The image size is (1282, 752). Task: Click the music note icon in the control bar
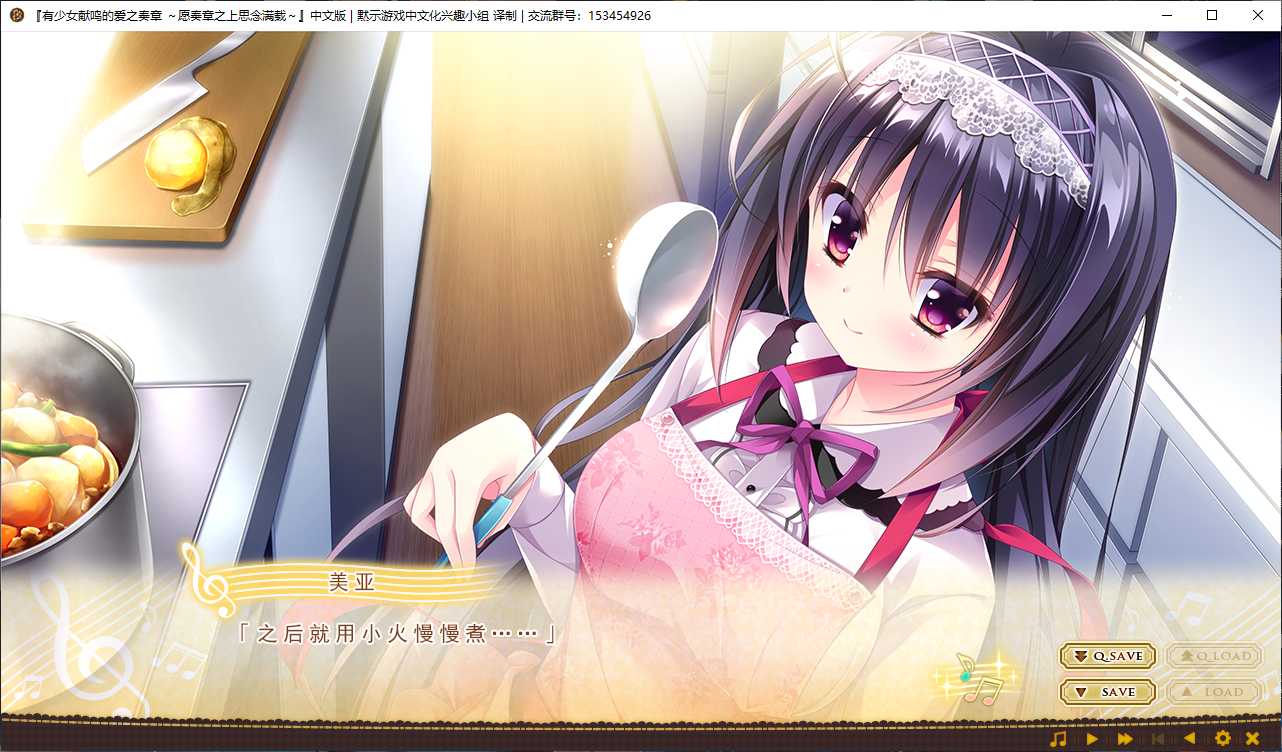(1058, 740)
